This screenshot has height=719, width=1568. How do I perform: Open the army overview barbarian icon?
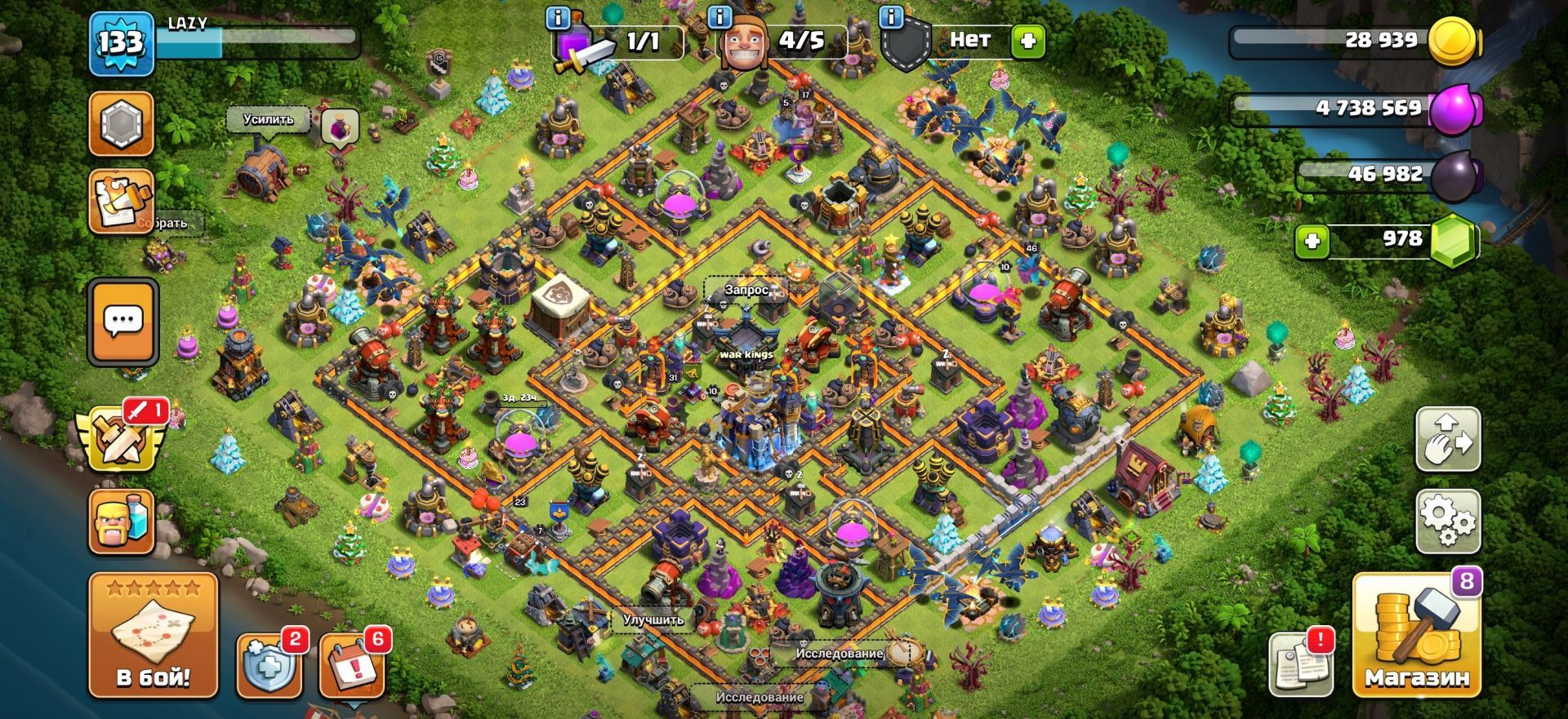pyautogui.click(x=122, y=521)
